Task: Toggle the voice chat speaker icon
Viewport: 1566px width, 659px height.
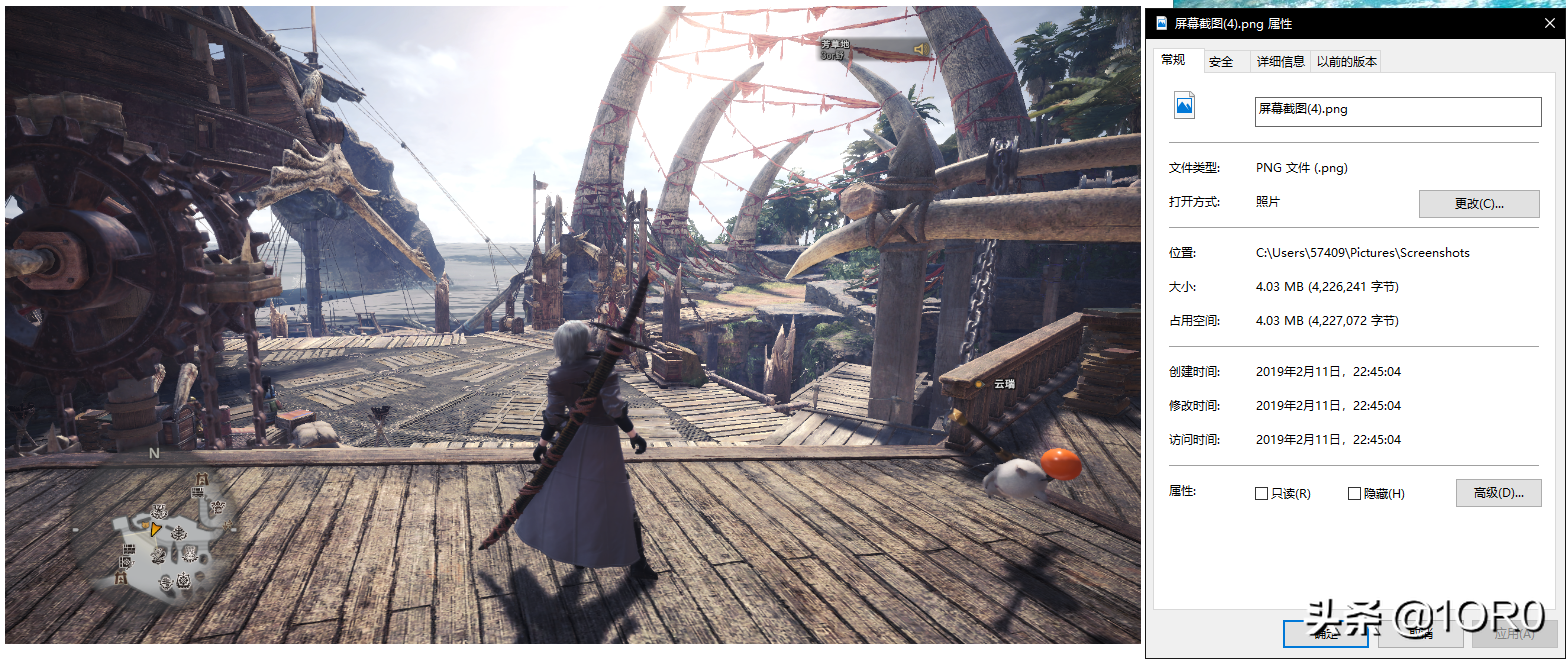Action: tap(920, 49)
